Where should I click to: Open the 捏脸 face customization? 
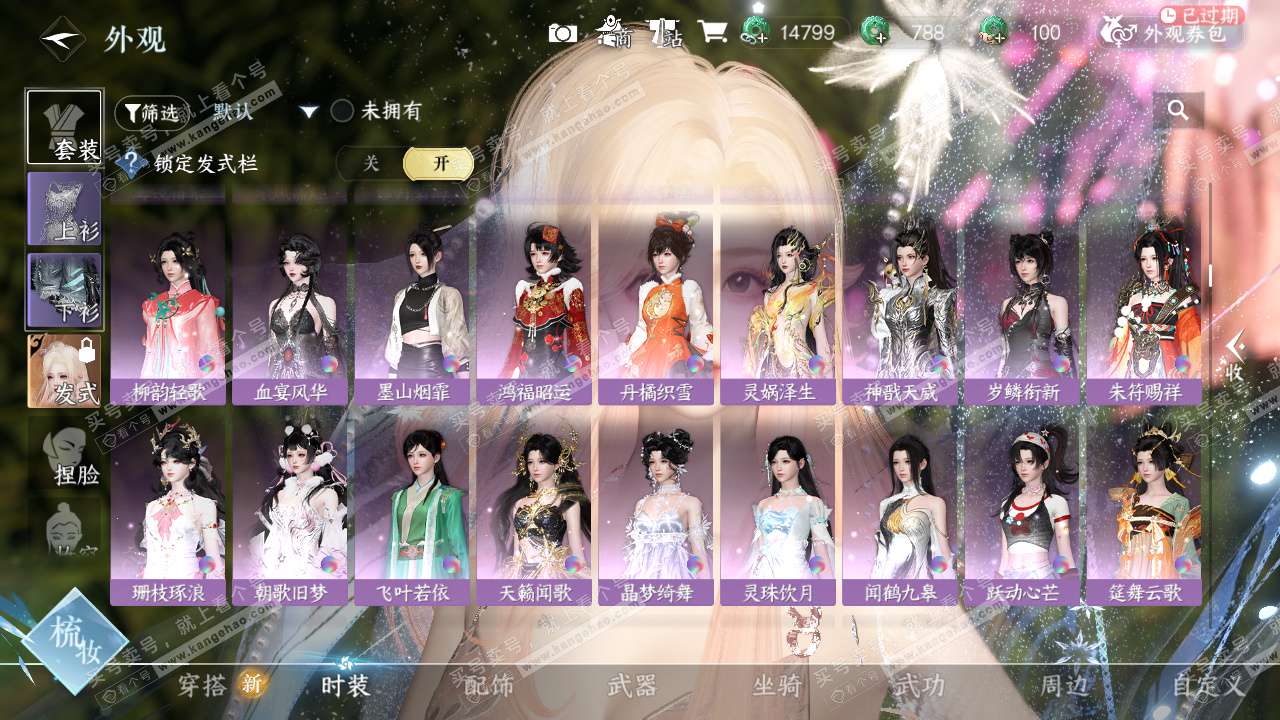tap(67, 456)
